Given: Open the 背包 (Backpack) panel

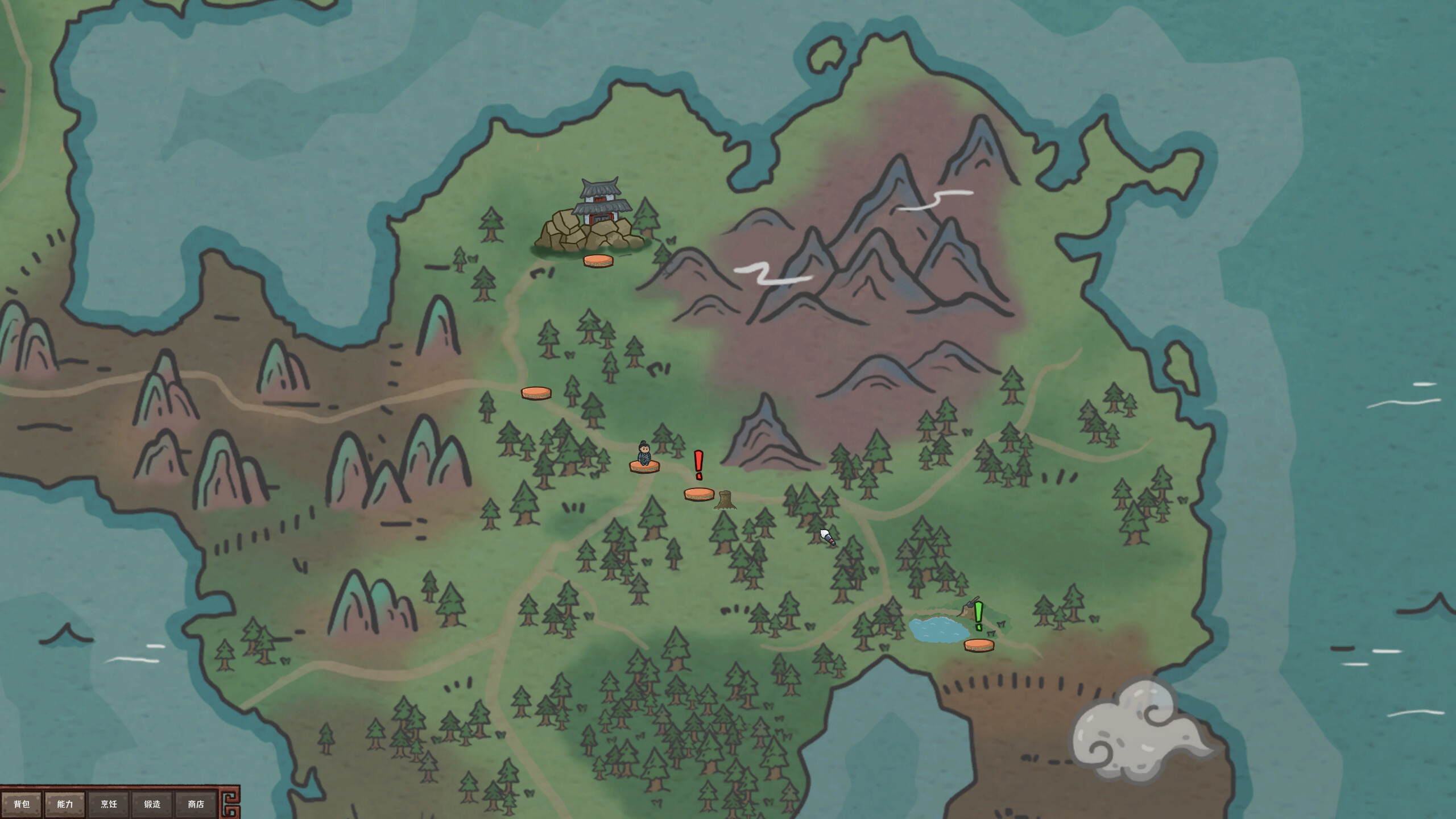Looking at the screenshot, I should pyautogui.click(x=22, y=803).
